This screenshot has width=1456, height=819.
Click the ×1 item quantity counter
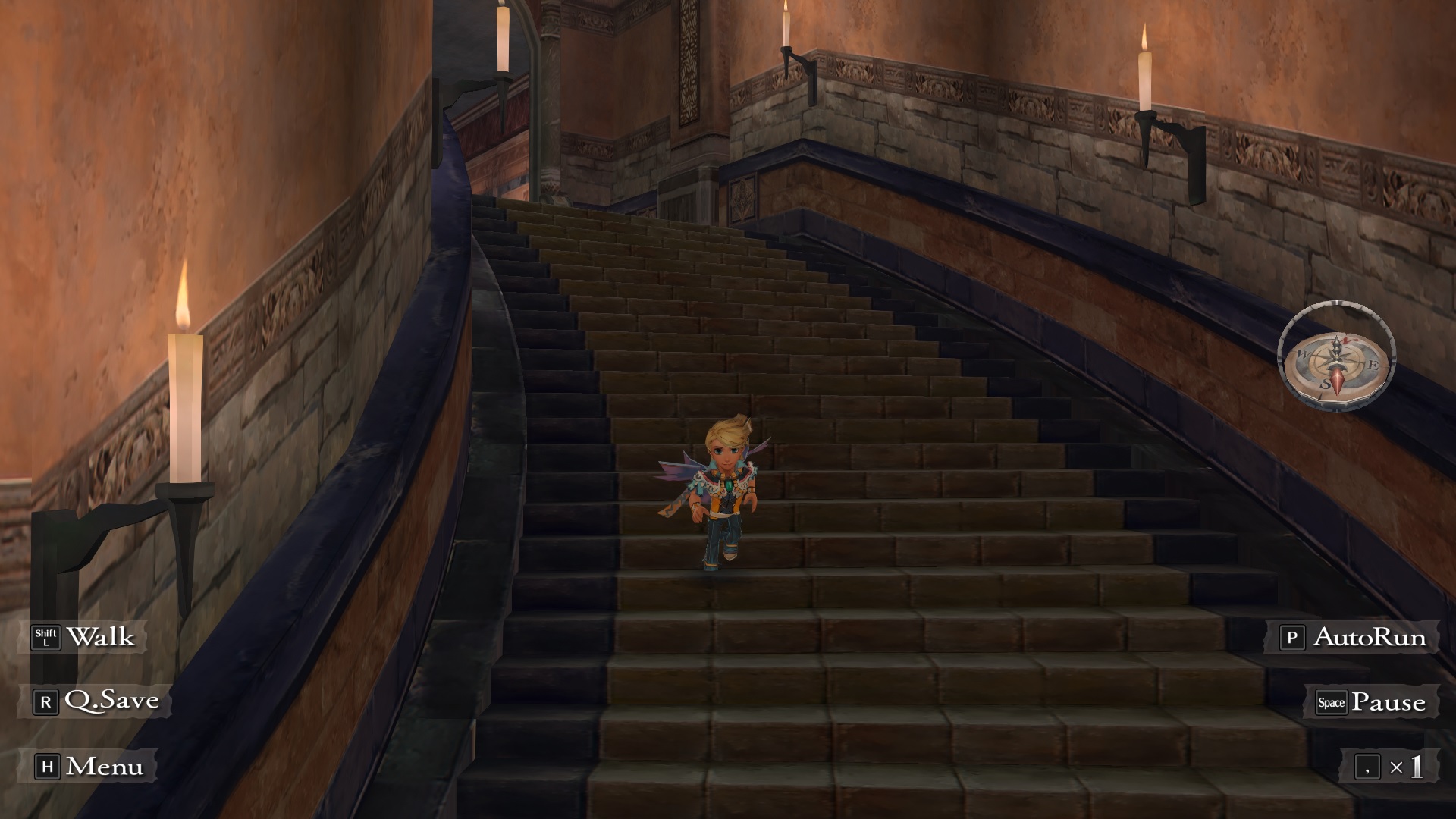1407,767
